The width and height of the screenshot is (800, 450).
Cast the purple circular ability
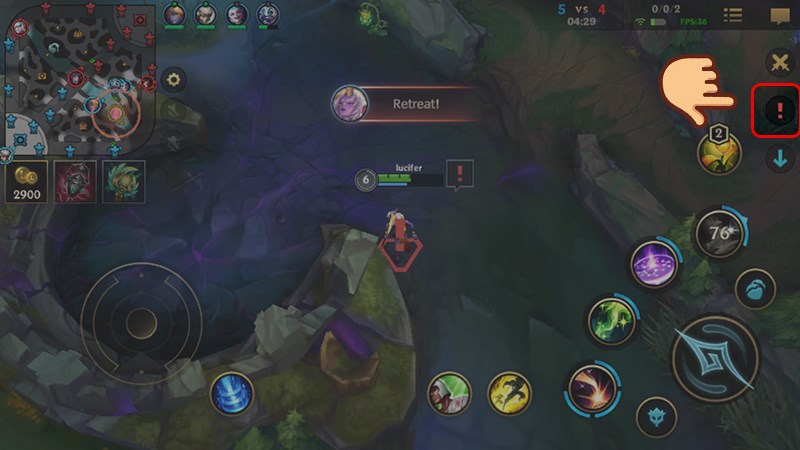click(656, 266)
